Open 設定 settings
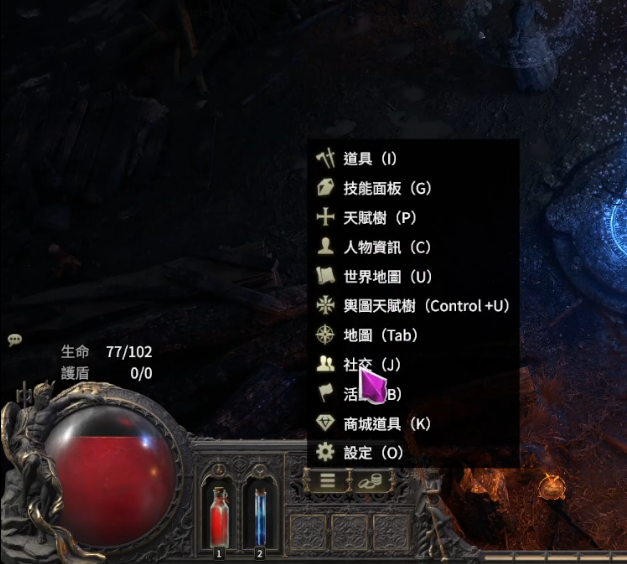Screen dimensions: 627x564 [372, 453]
